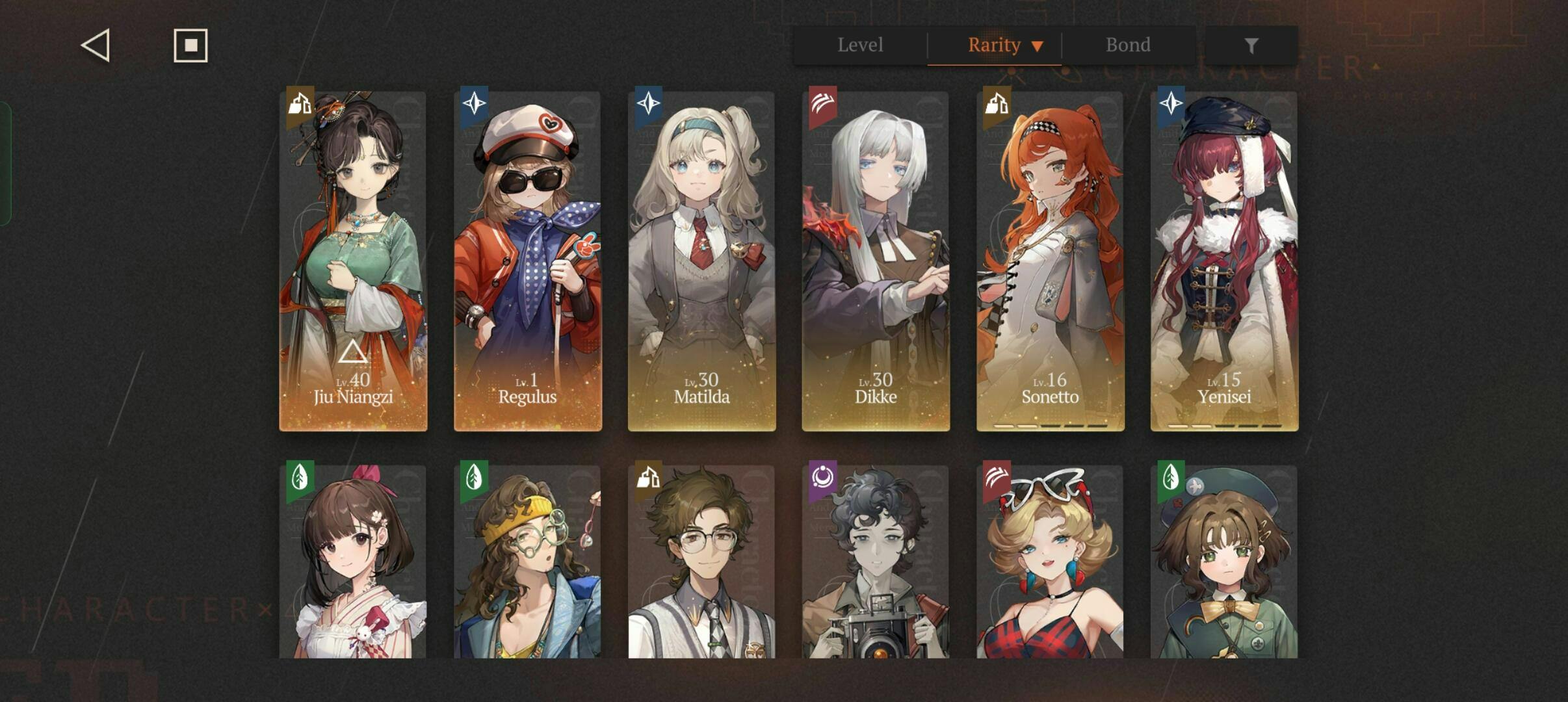Go back with the triangle arrow button
This screenshot has height=702, width=1568.
click(x=96, y=45)
